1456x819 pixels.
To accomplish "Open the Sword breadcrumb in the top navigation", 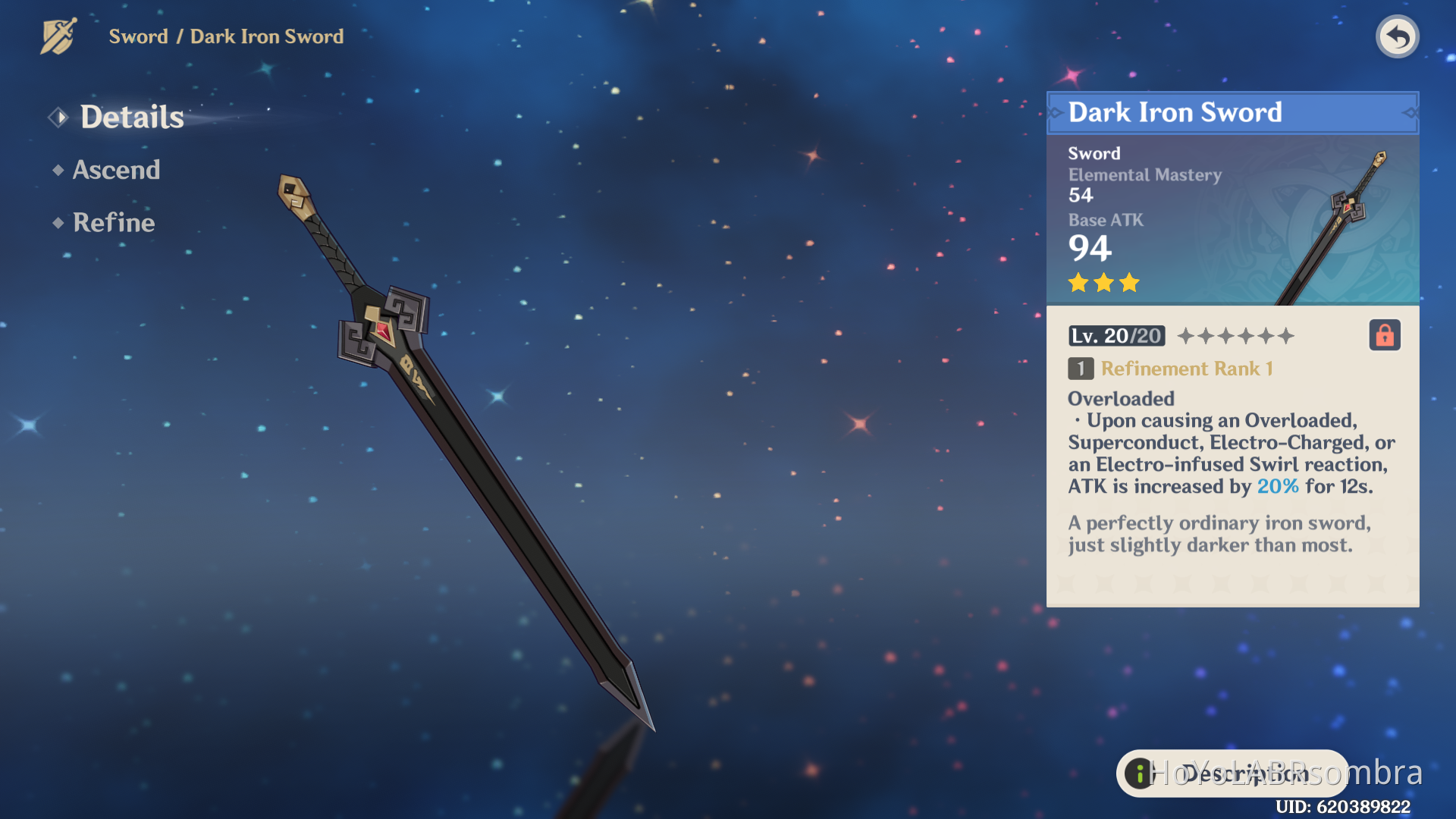I will (x=139, y=36).
